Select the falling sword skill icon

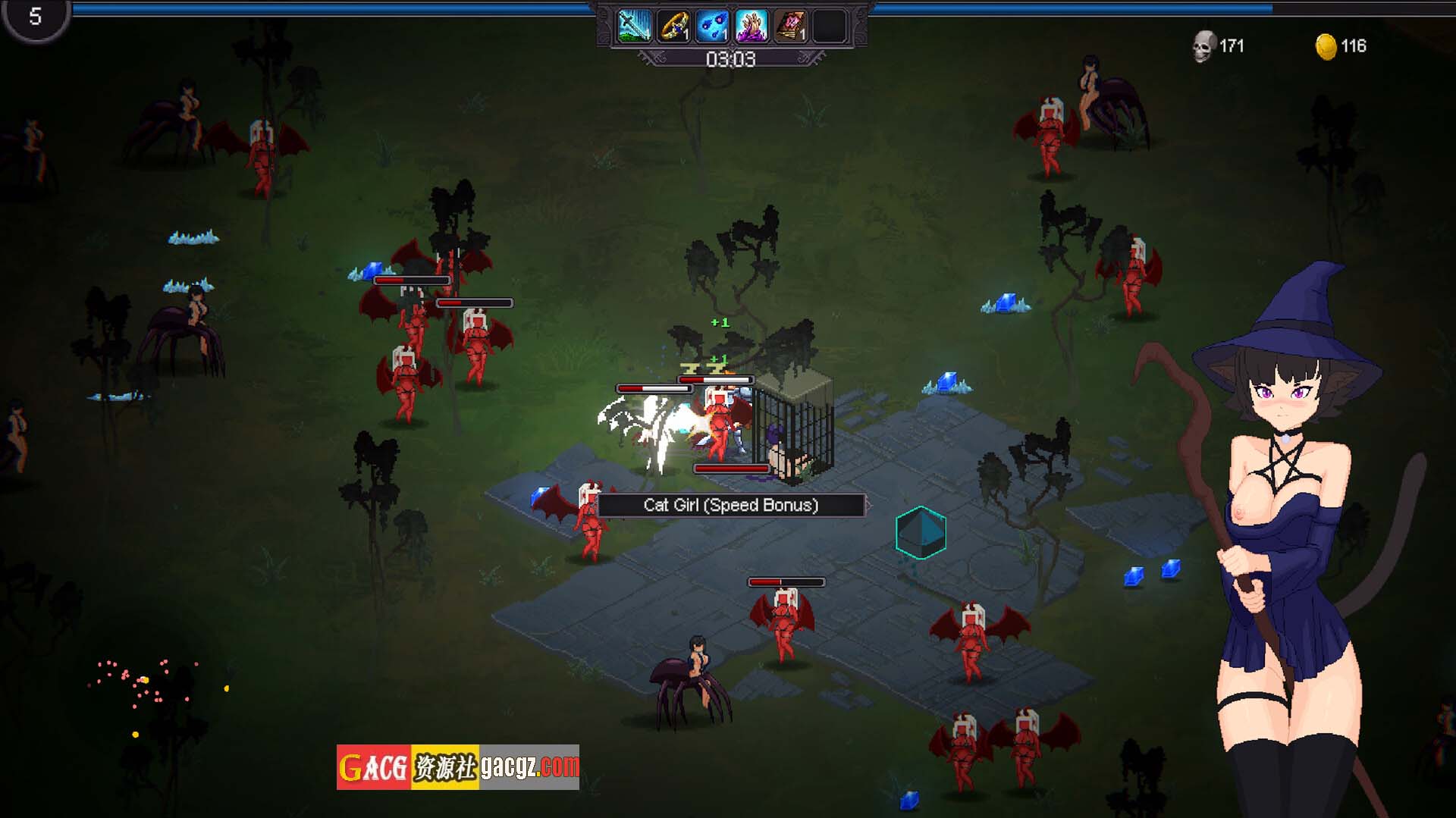[x=634, y=27]
